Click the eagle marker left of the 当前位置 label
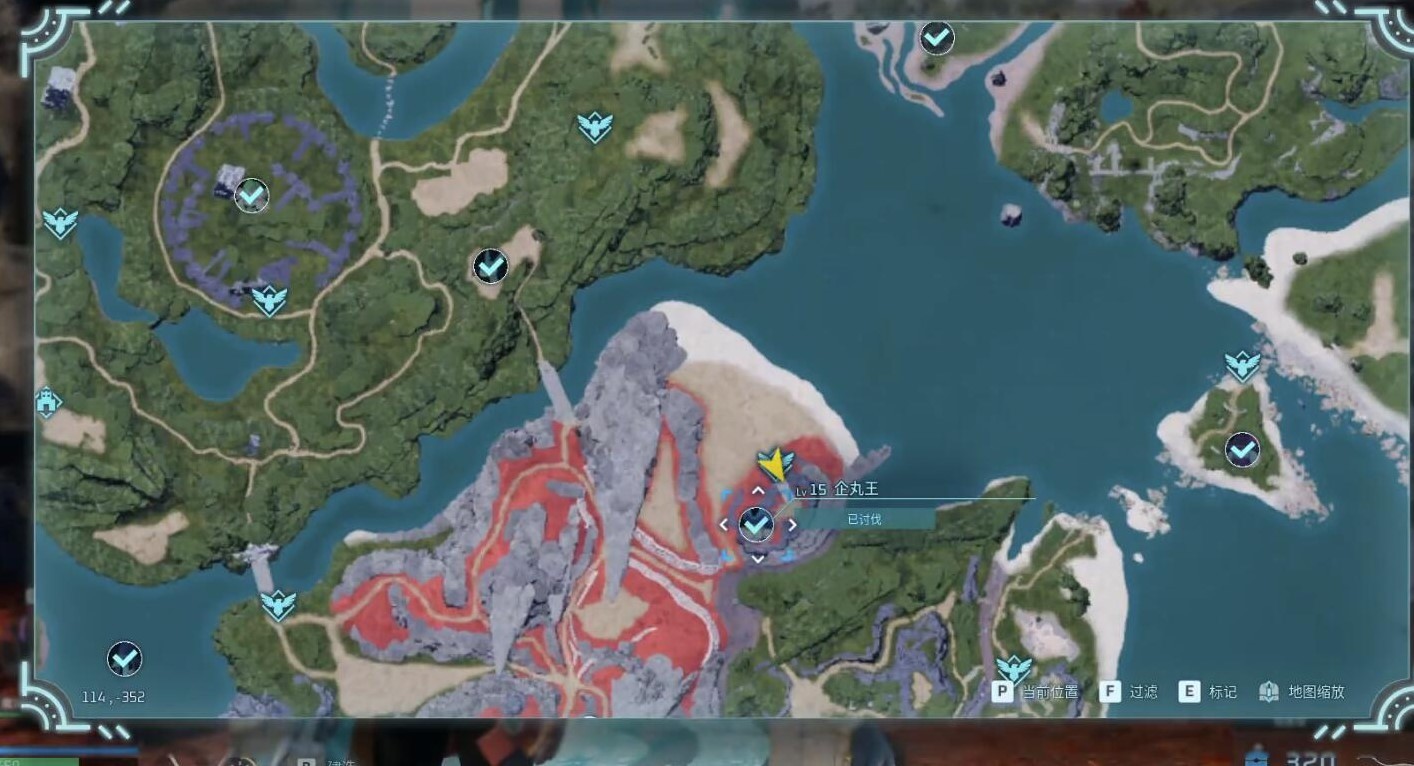Viewport: 1414px width, 766px height. pos(1013,668)
